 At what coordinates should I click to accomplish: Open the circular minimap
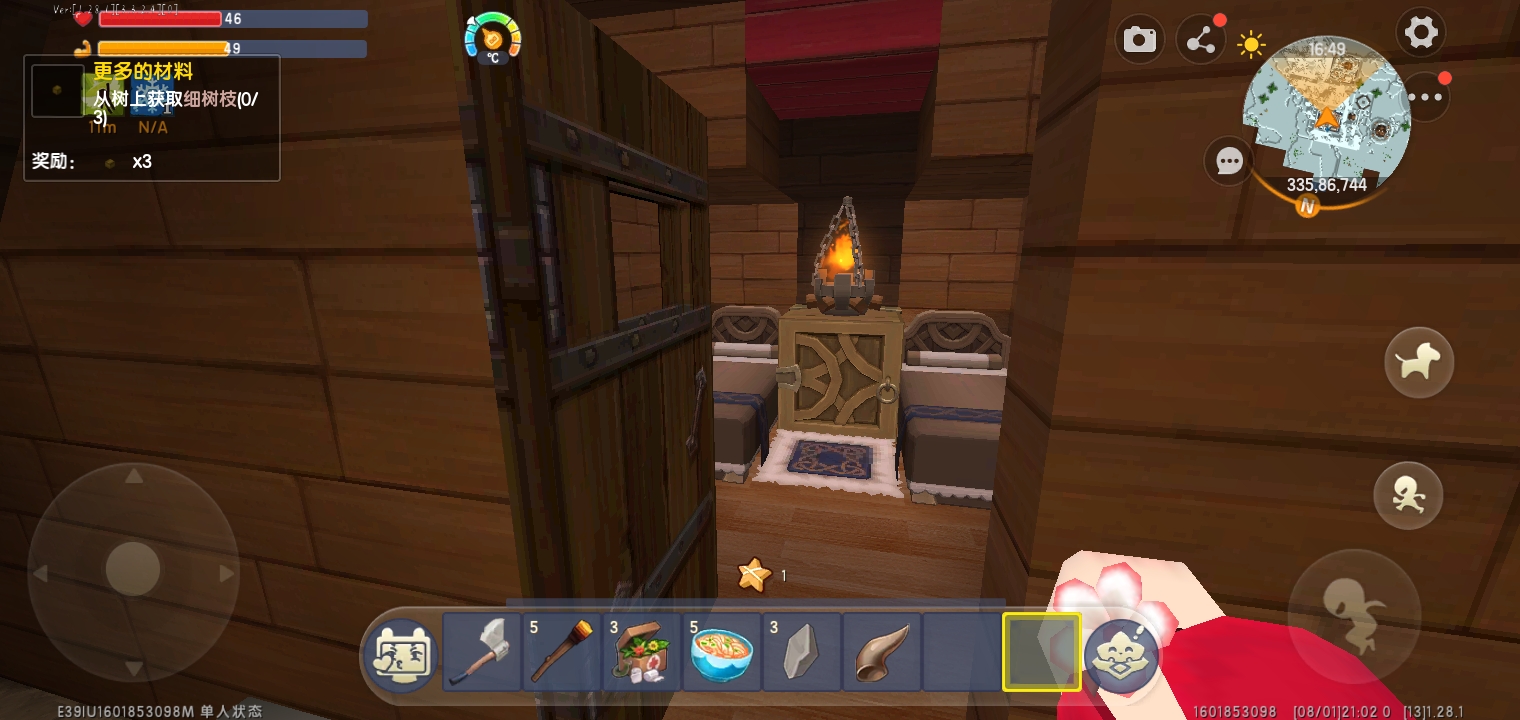pos(1326,108)
